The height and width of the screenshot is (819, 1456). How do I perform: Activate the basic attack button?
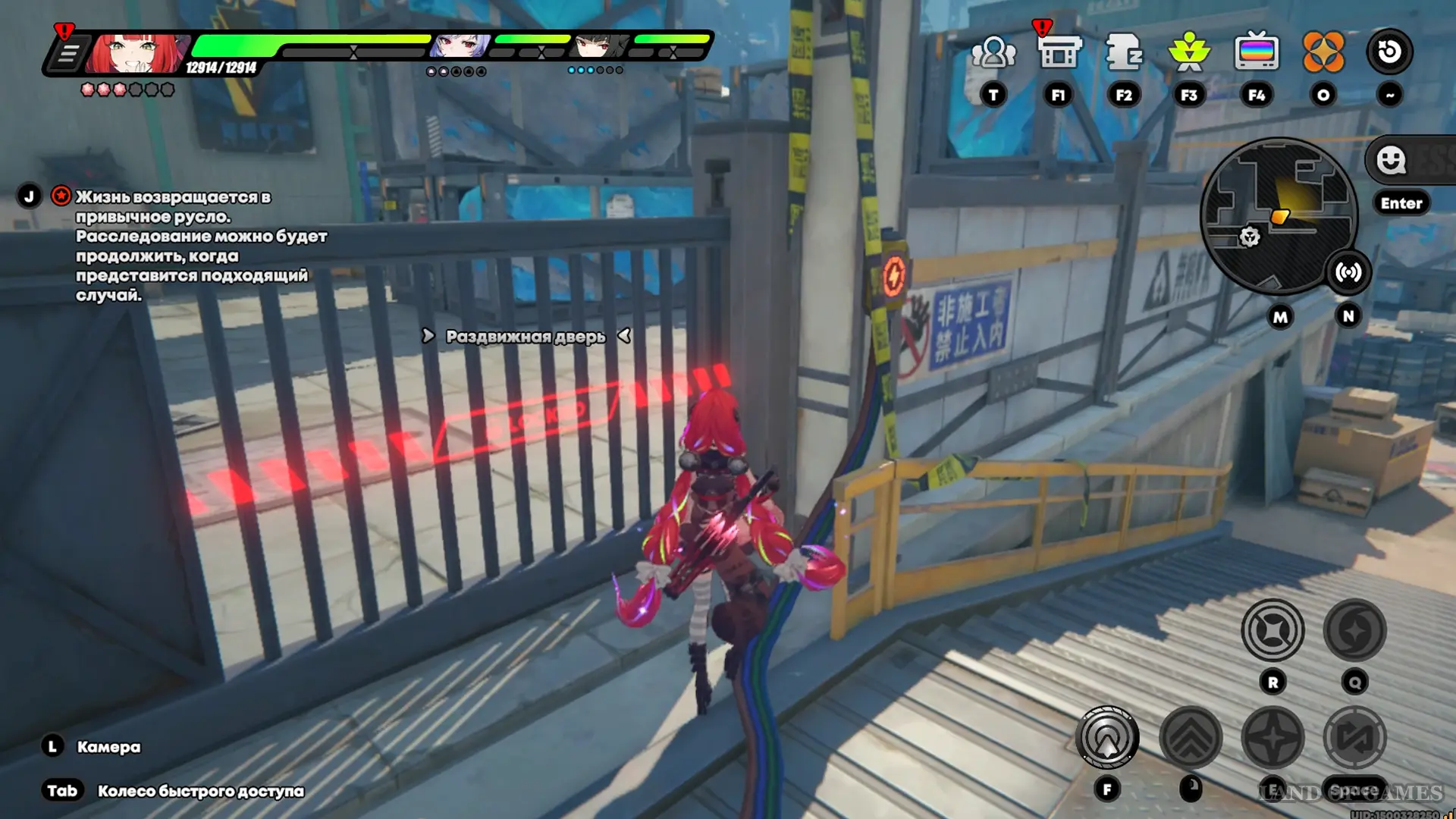(x=1107, y=736)
